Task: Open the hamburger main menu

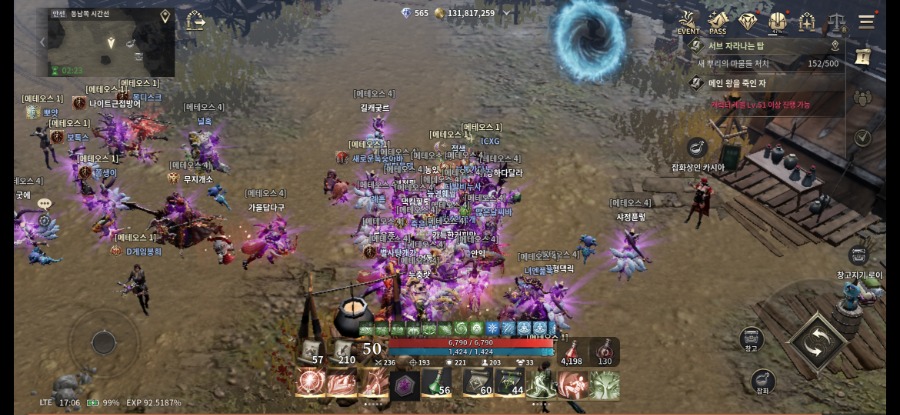Action: tap(866, 21)
